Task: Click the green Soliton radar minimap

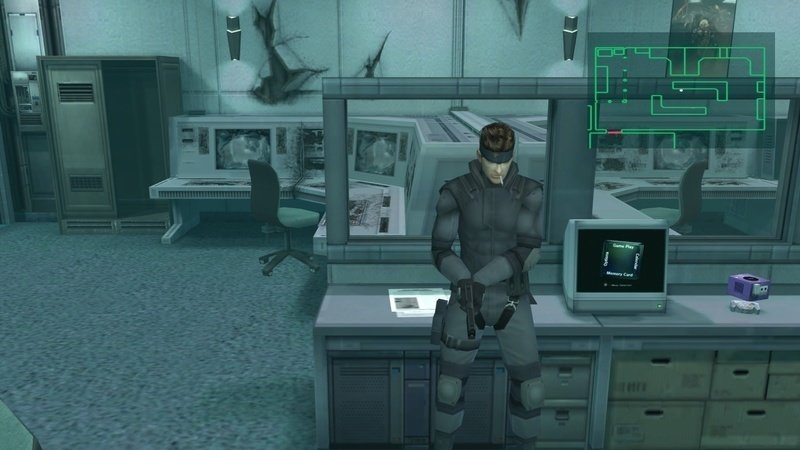Action: (x=679, y=85)
